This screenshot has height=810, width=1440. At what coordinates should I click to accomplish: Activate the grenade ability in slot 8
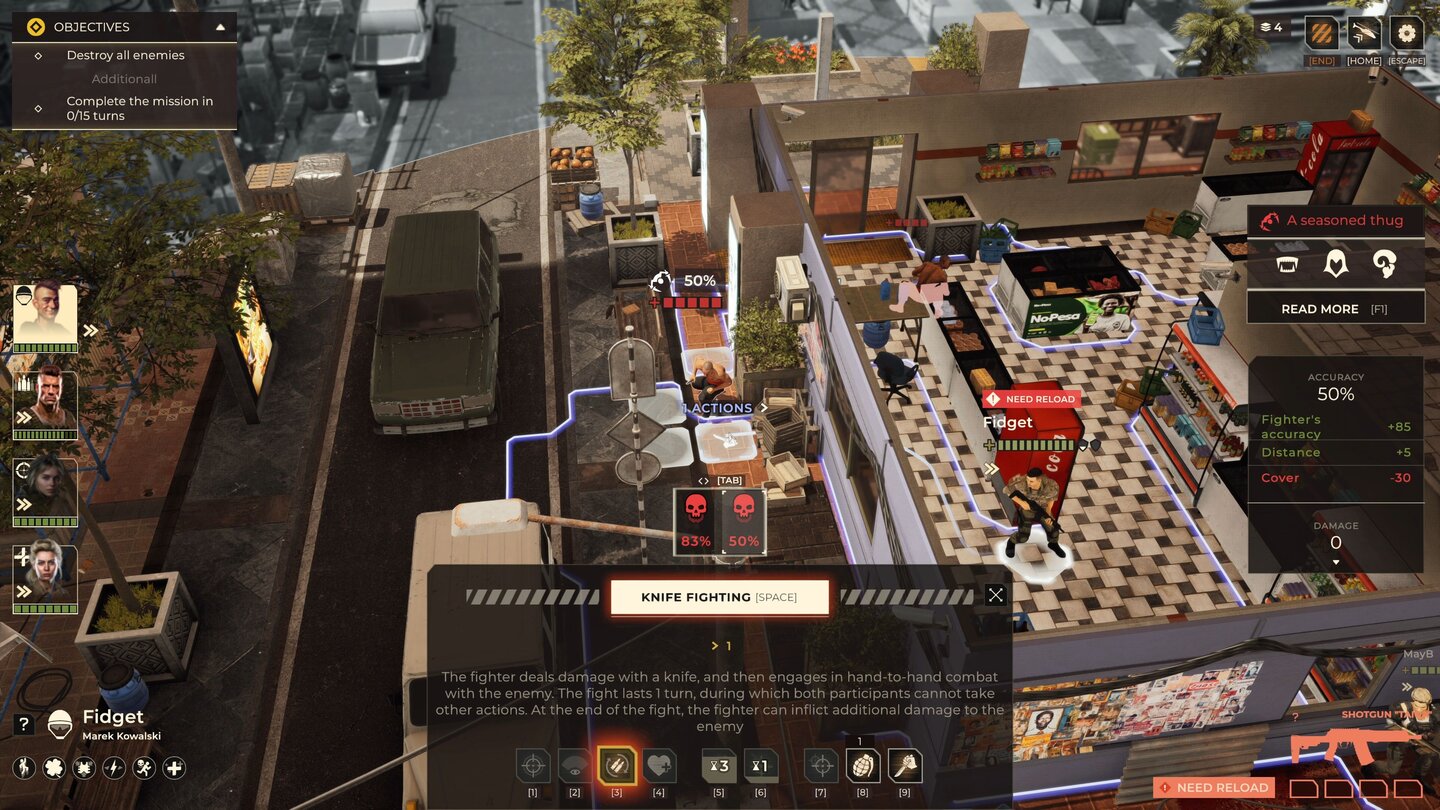pyautogui.click(x=862, y=765)
